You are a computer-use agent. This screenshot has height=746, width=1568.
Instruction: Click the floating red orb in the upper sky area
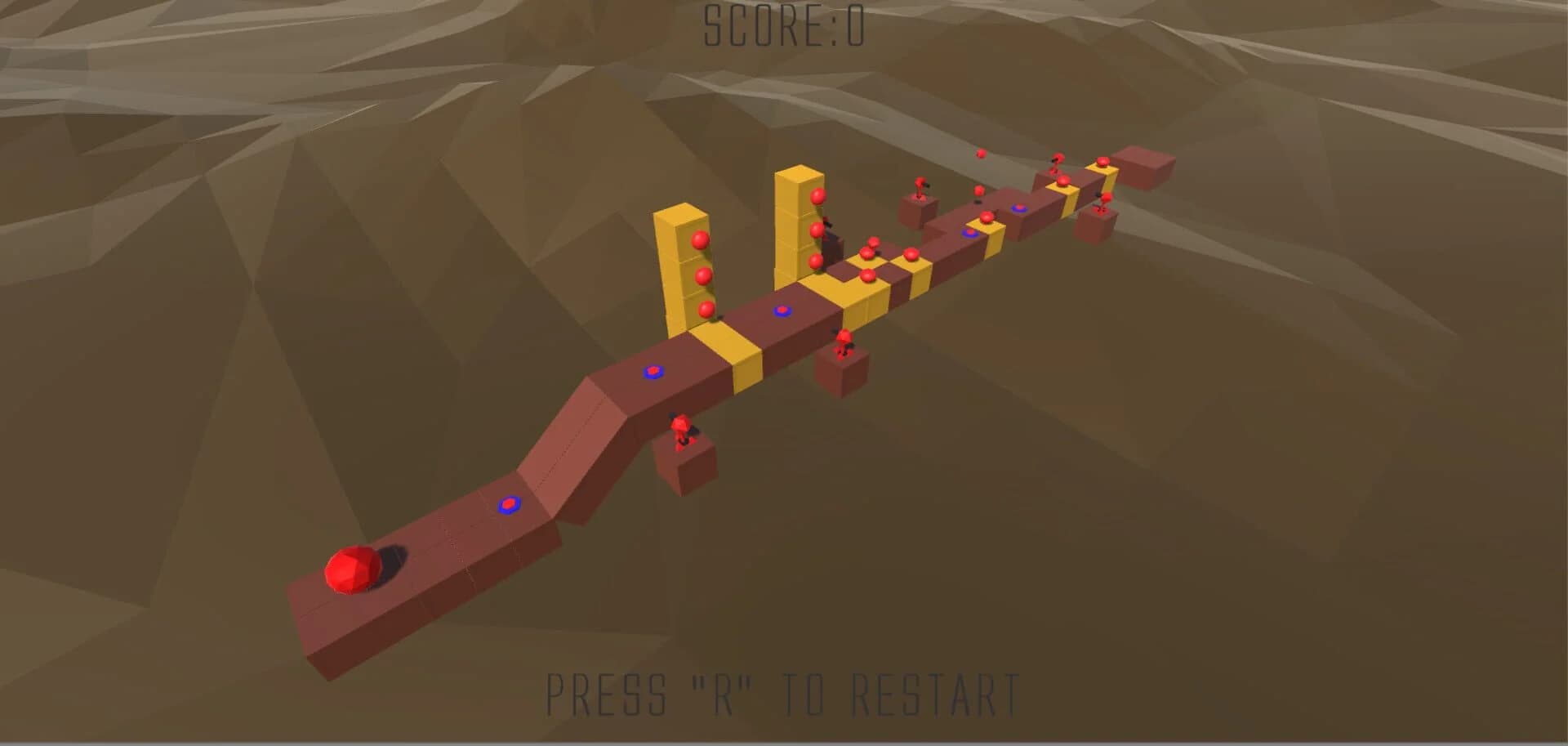click(x=981, y=154)
